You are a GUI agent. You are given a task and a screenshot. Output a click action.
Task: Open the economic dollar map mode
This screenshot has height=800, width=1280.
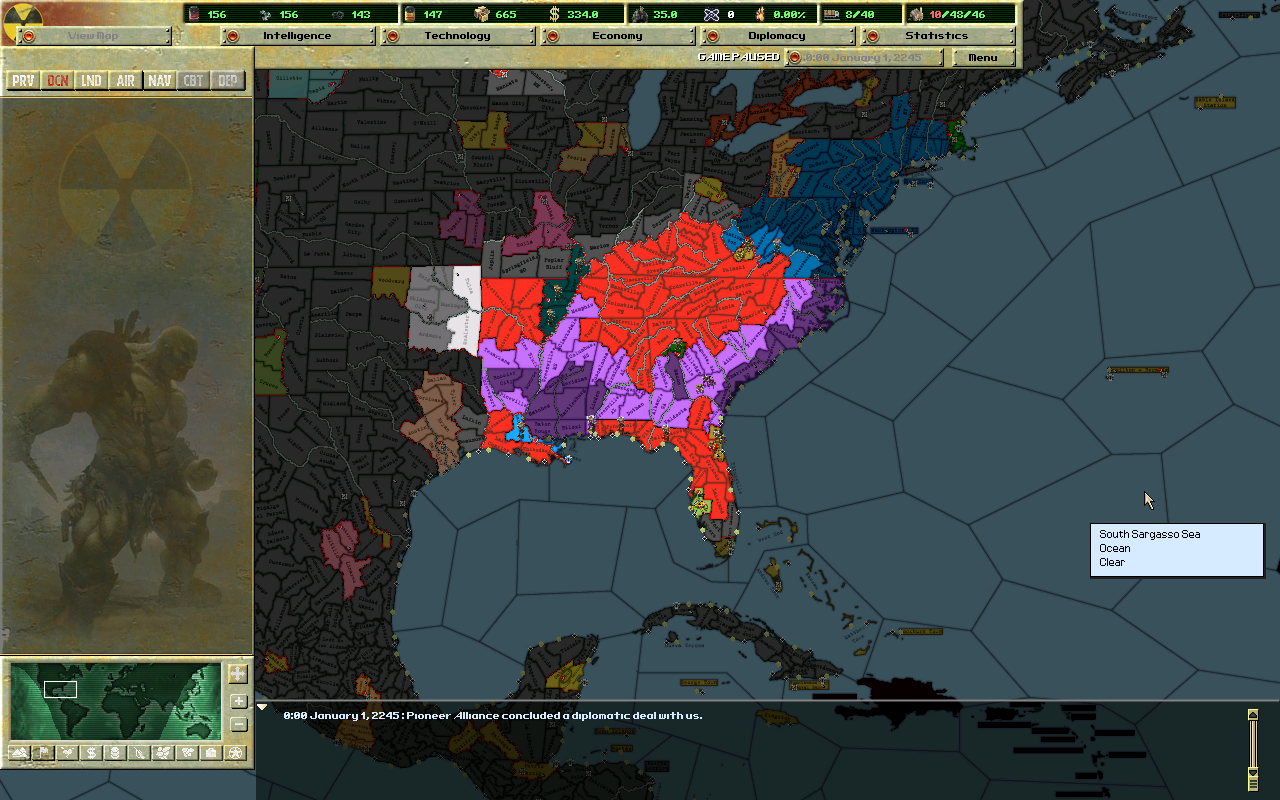click(92, 753)
